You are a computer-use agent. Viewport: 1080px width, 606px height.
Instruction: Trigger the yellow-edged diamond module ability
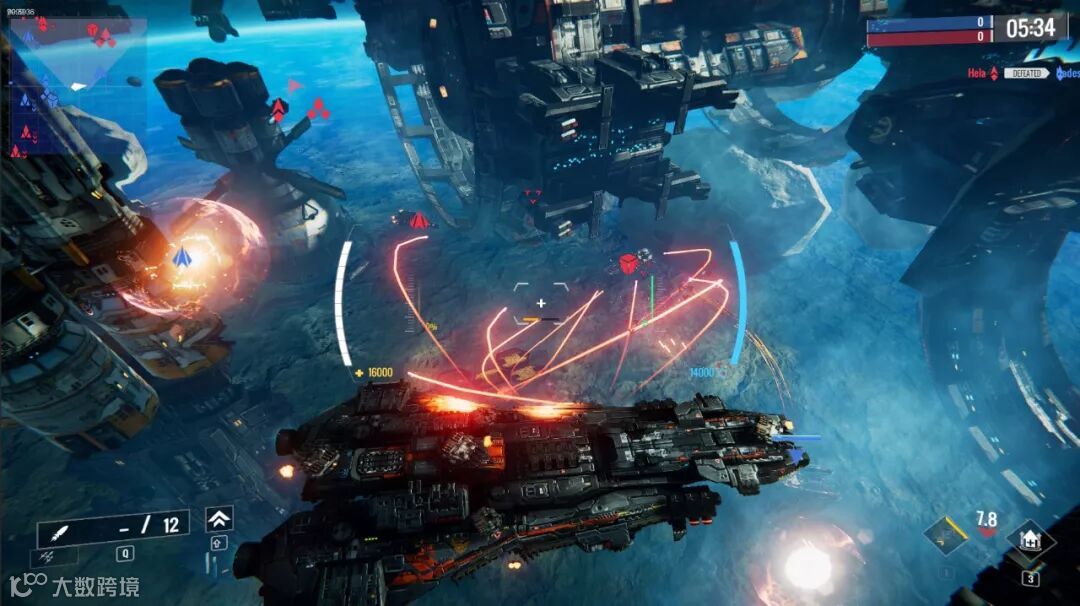pos(945,537)
